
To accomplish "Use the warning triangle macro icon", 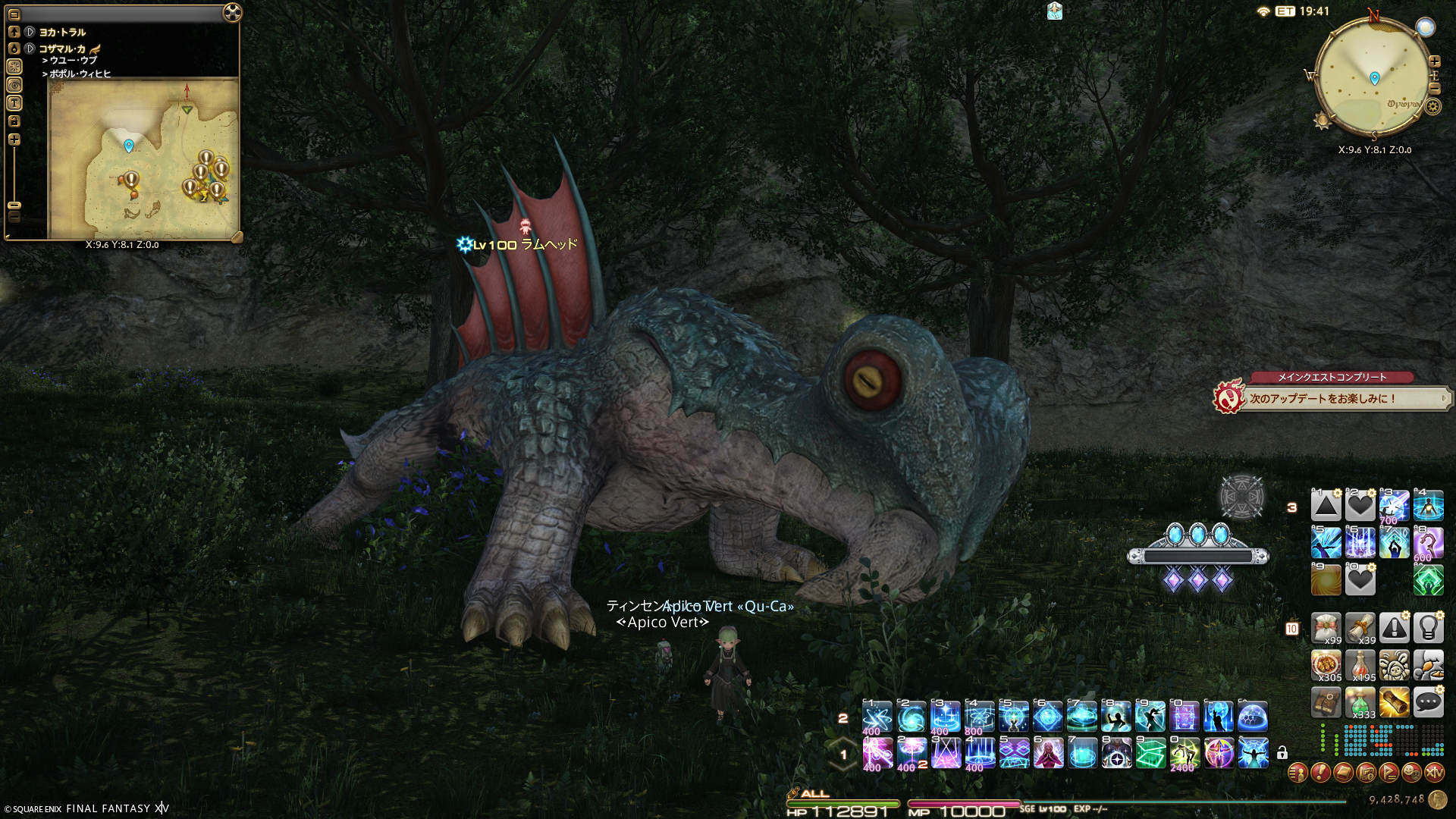I will tap(1394, 629).
